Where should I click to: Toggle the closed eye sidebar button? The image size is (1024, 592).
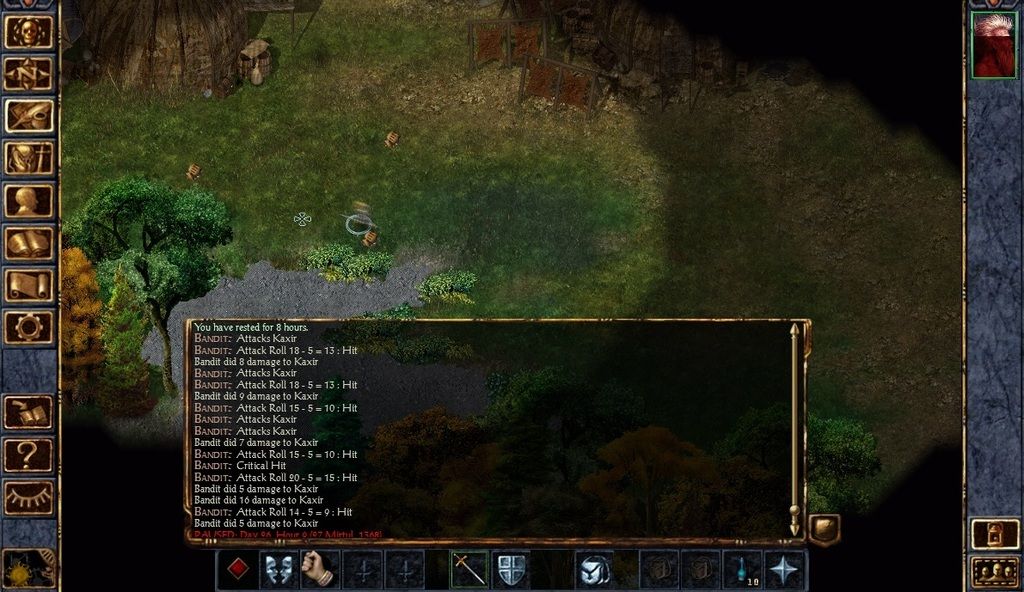coord(29,497)
